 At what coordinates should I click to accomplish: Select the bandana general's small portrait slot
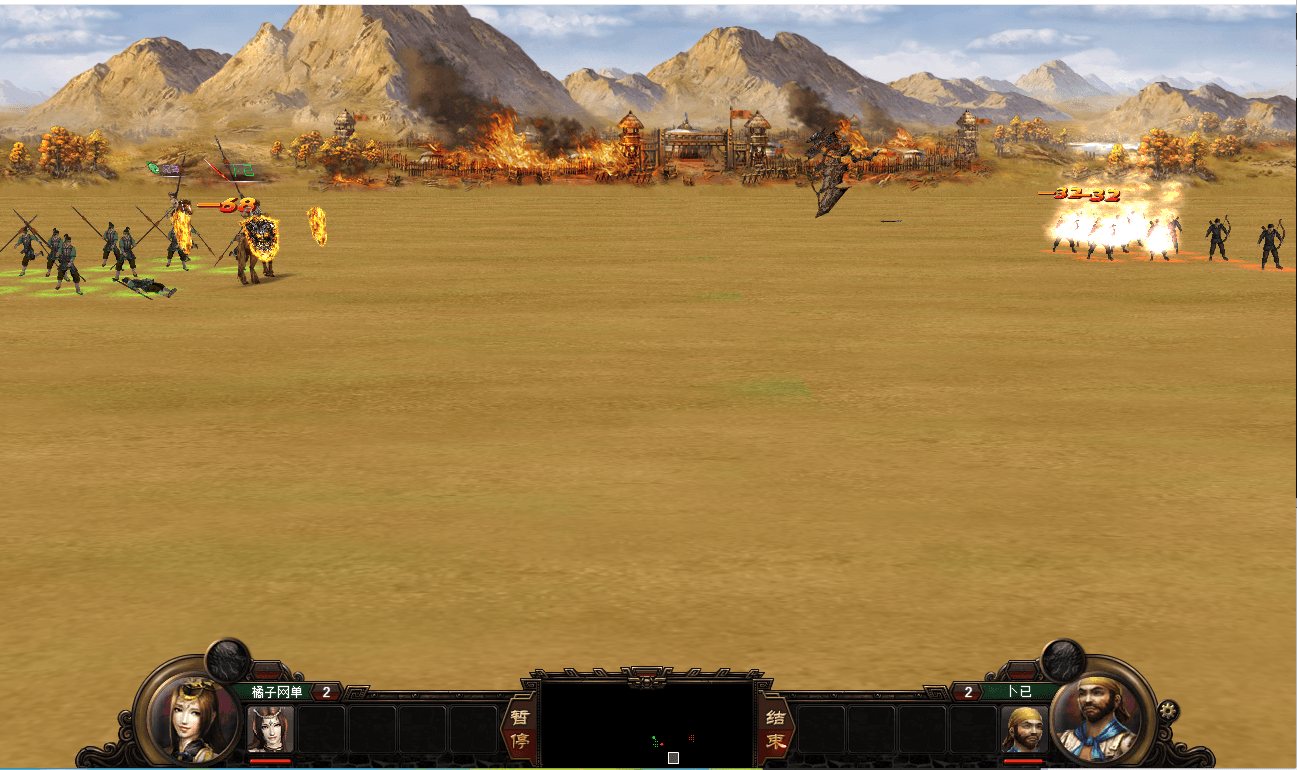pyautogui.click(x=1024, y=729)
